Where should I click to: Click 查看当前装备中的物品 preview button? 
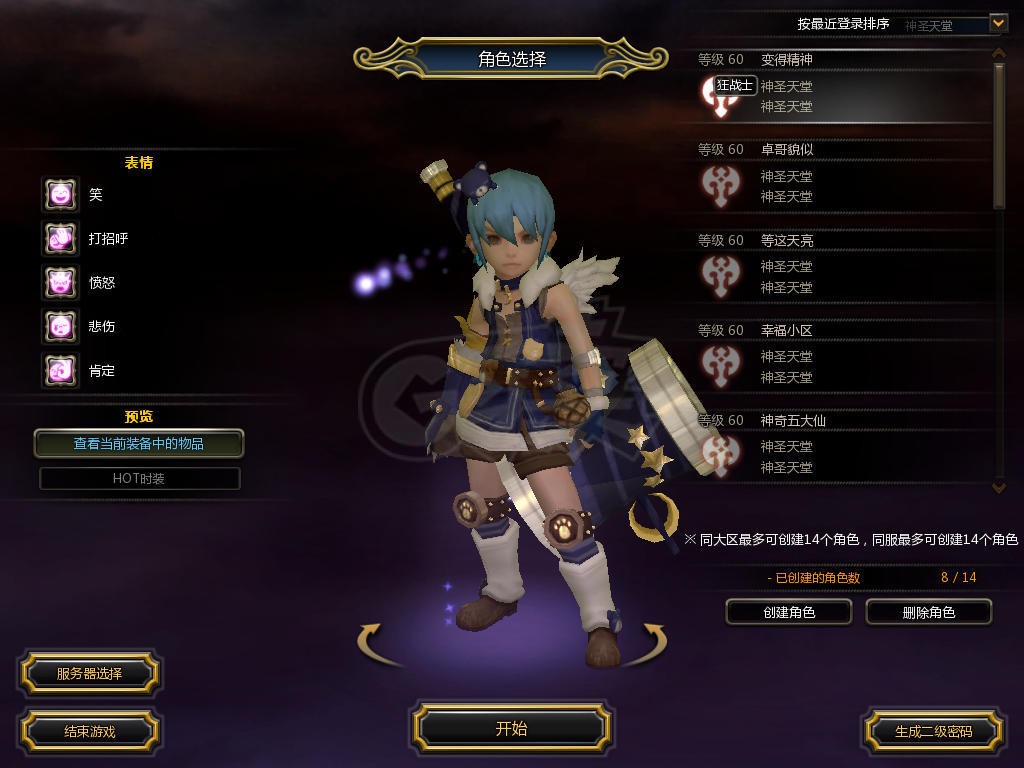tap(139, 443)
